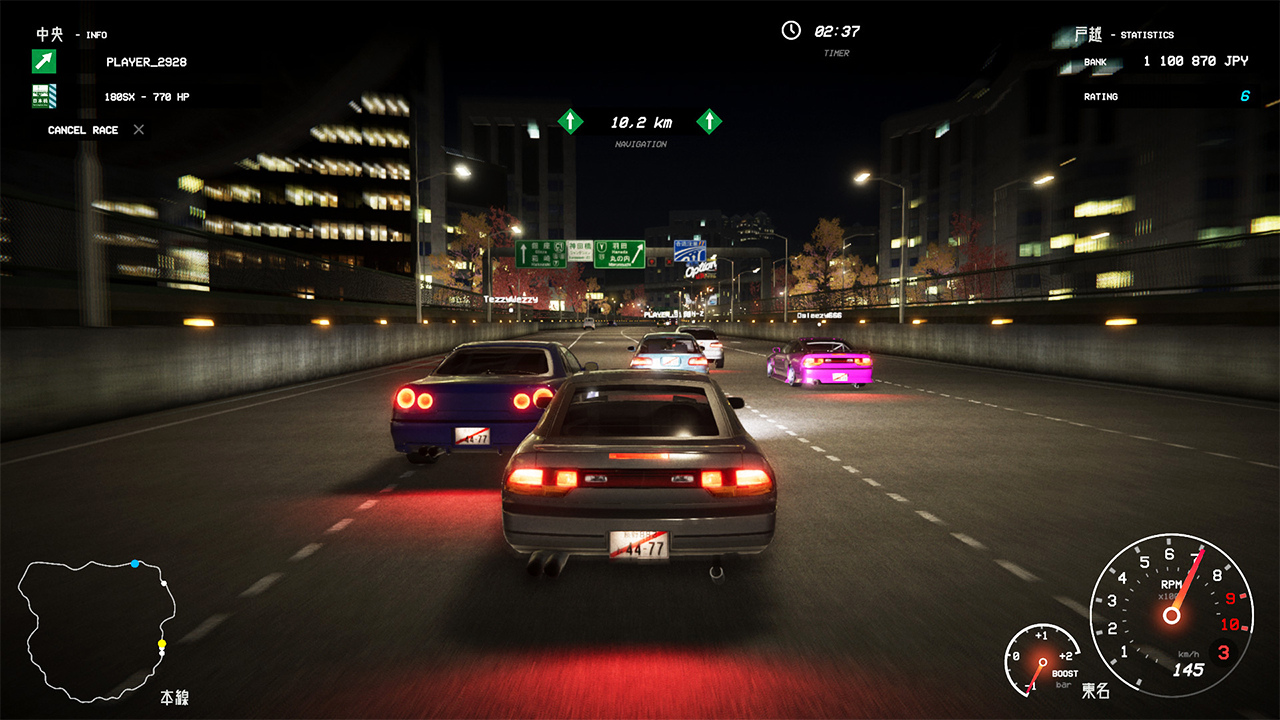
Task: Select the green arrow rank icon beside PLAYER_2928
Action: [x=43, y=62]
